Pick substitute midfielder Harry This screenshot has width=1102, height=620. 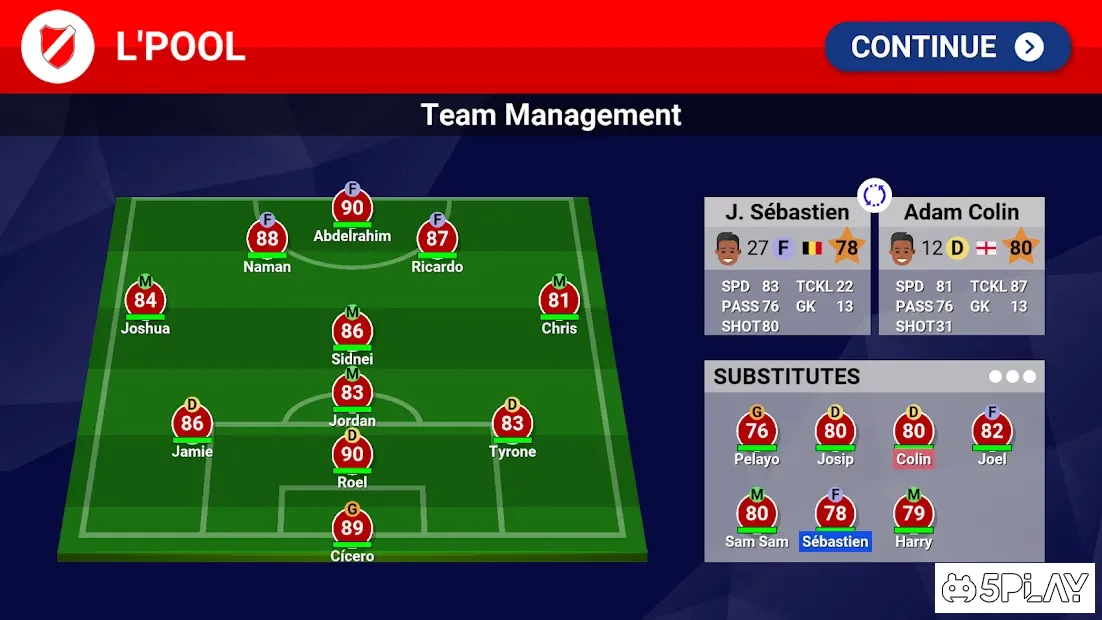913,515
